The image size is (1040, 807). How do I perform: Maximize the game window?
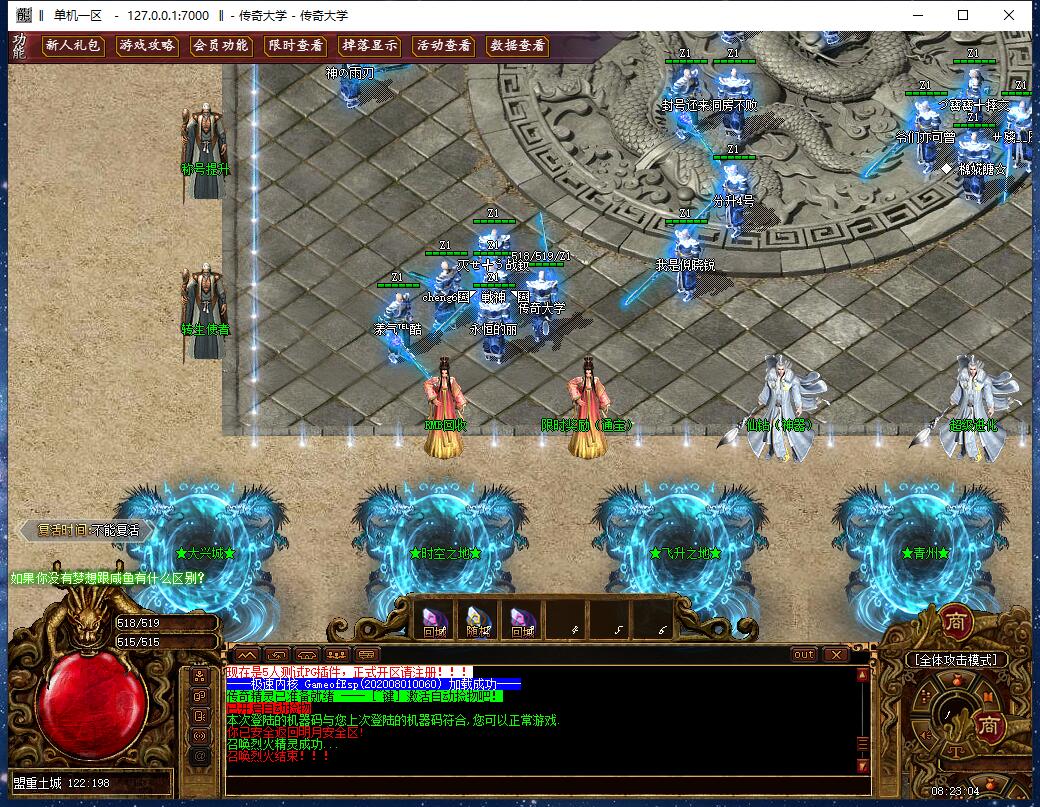[963, 15]
